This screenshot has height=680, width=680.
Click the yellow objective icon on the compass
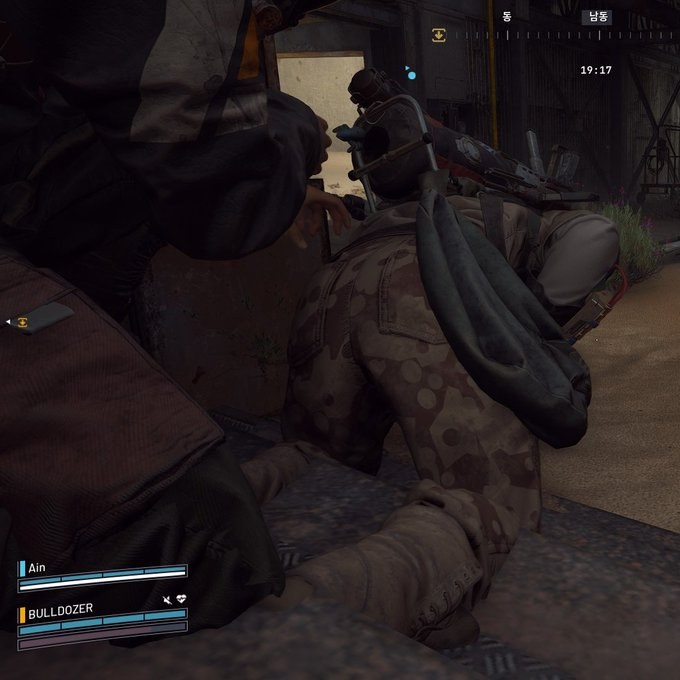click(438, 35)
